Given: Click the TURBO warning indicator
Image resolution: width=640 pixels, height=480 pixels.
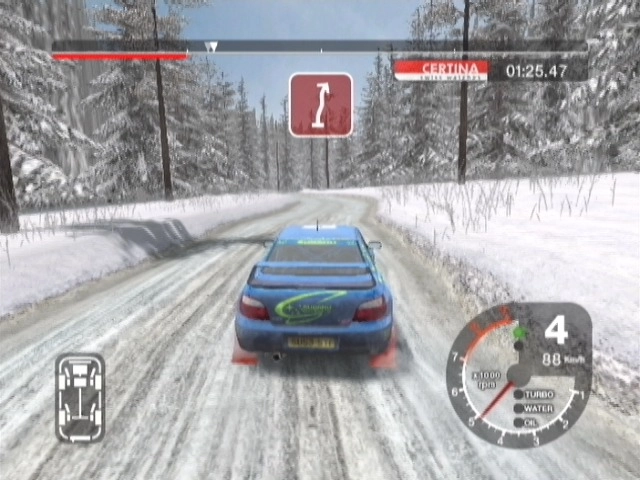Looking at the screenshot, I should (537, 394).
